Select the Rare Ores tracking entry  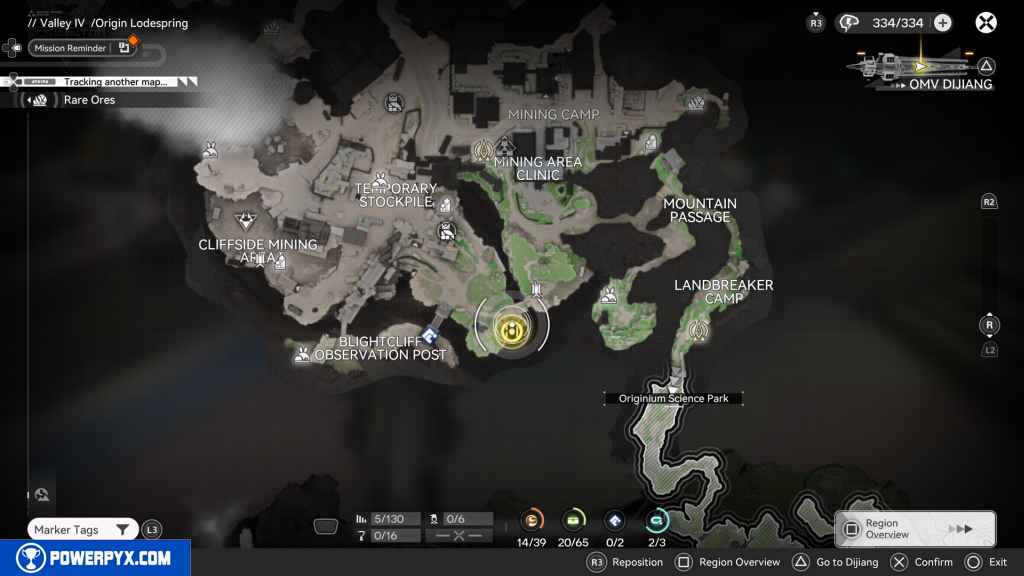89,100
